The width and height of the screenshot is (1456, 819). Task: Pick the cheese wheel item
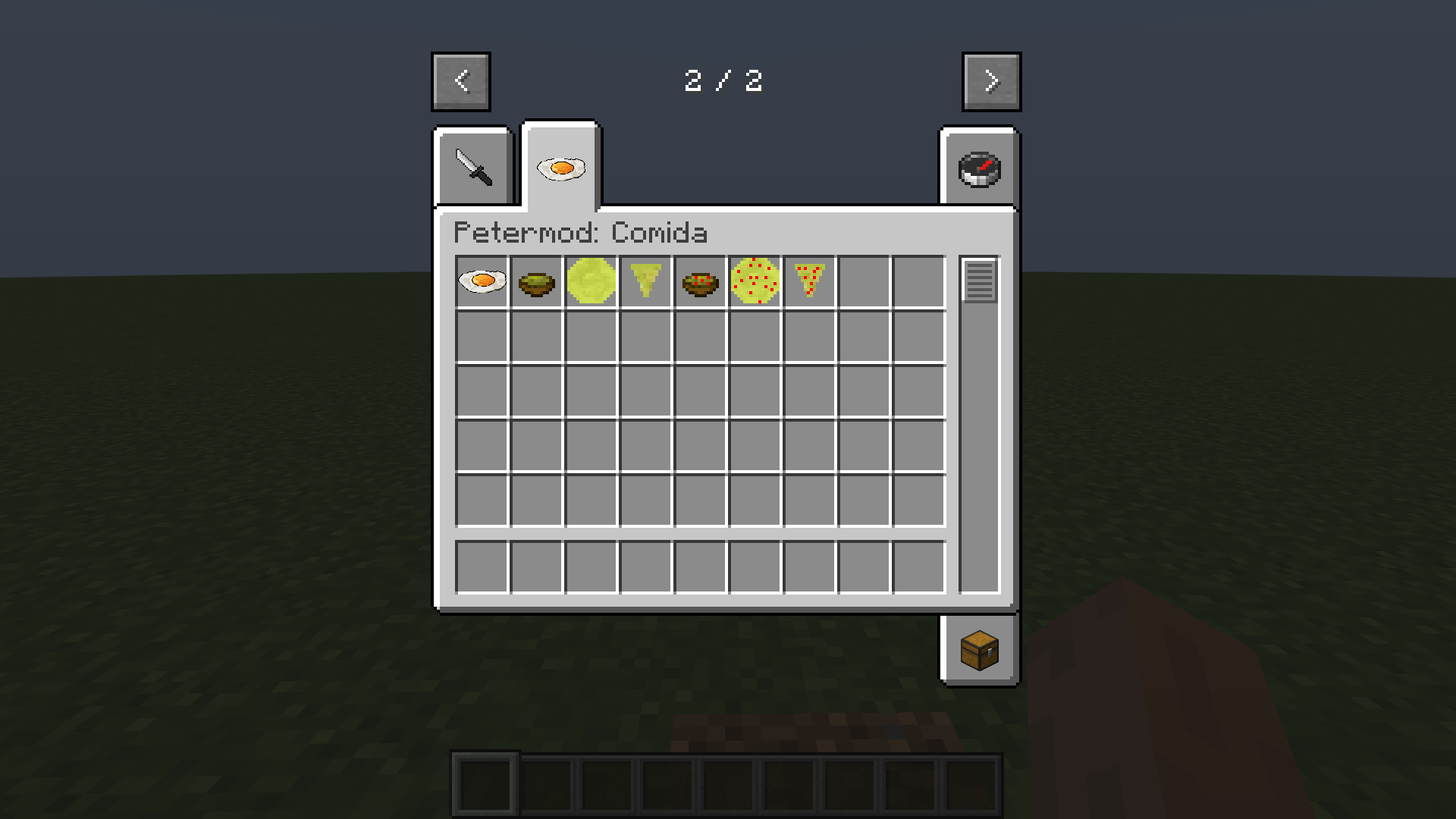pos(591,281)
